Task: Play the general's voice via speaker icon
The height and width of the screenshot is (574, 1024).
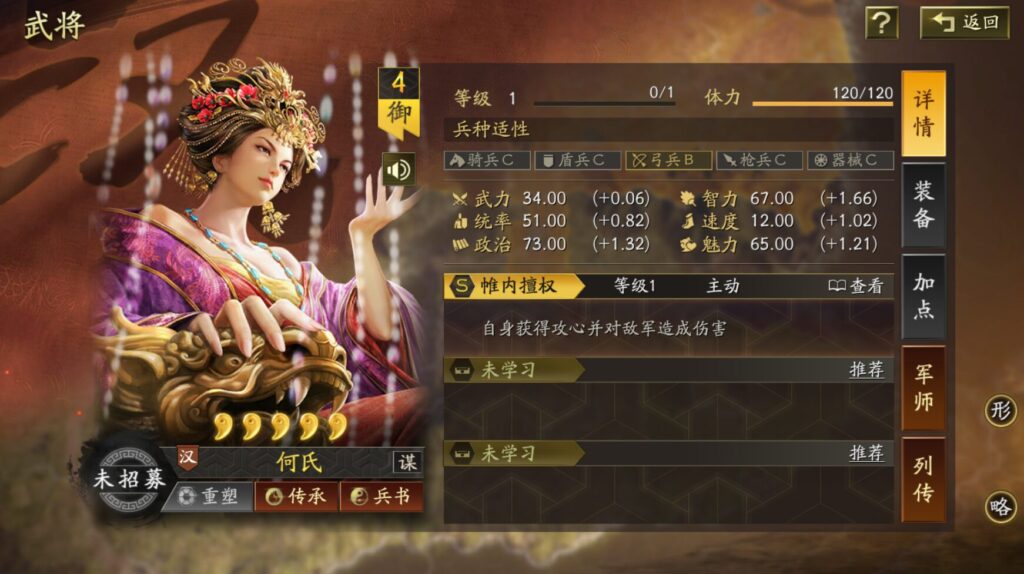Action: 398,169
